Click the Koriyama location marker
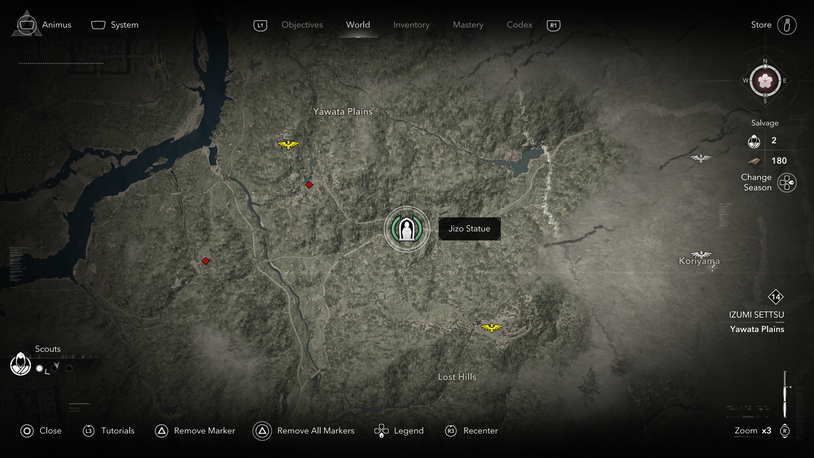Image resolution: width=814 pixels, height=458 pixels. (x=702, y=256)
